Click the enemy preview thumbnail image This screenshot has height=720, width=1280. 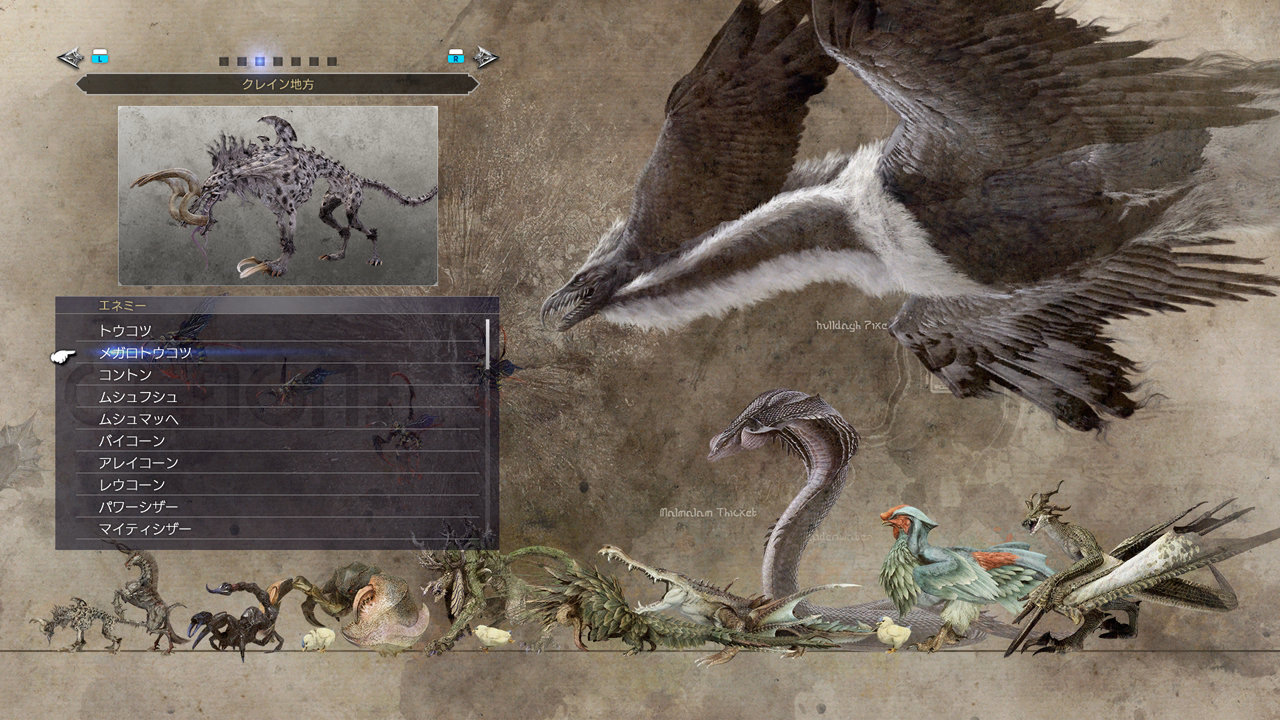tap(278, 196)
